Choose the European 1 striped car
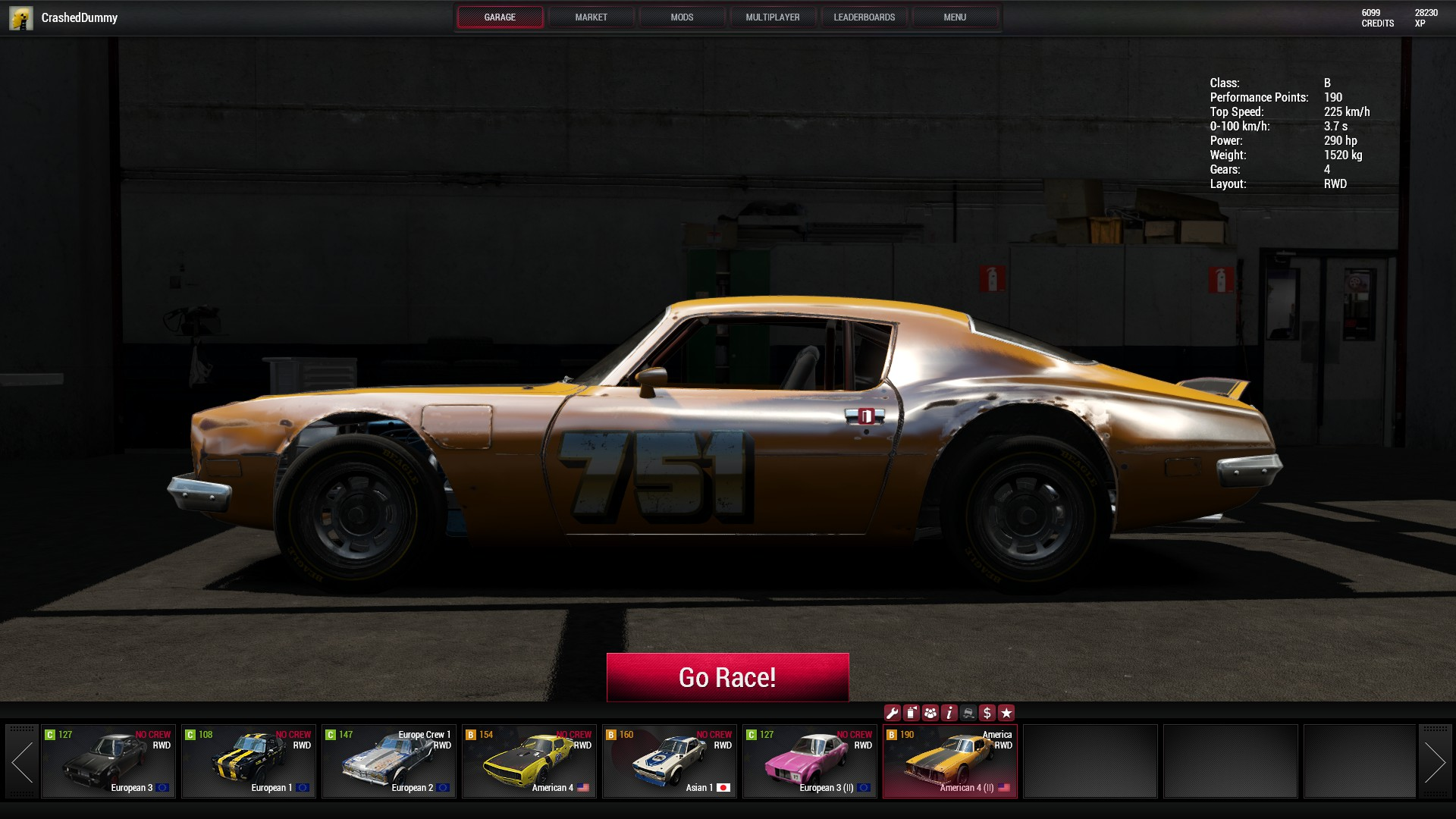1456x819 pixels. pos(249,761)
